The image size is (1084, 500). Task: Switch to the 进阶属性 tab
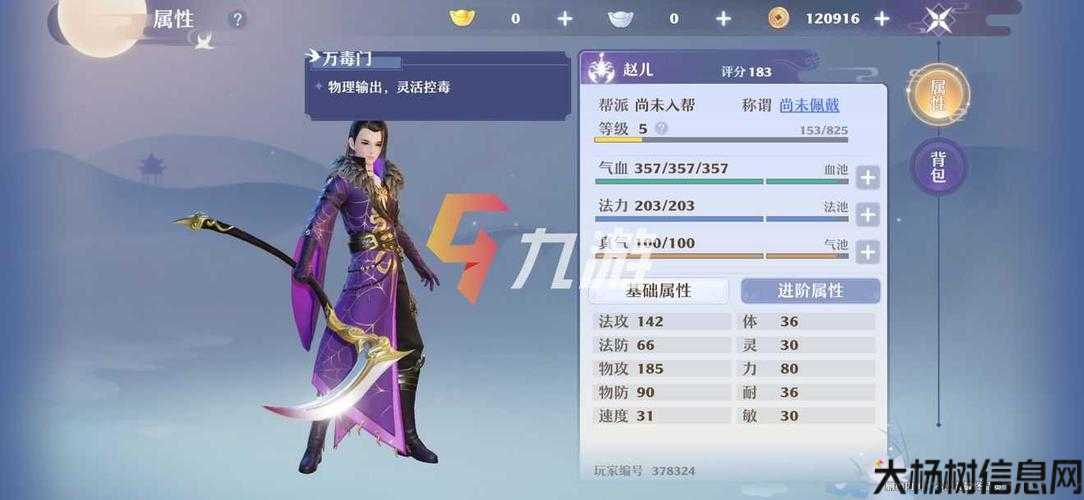810,291
